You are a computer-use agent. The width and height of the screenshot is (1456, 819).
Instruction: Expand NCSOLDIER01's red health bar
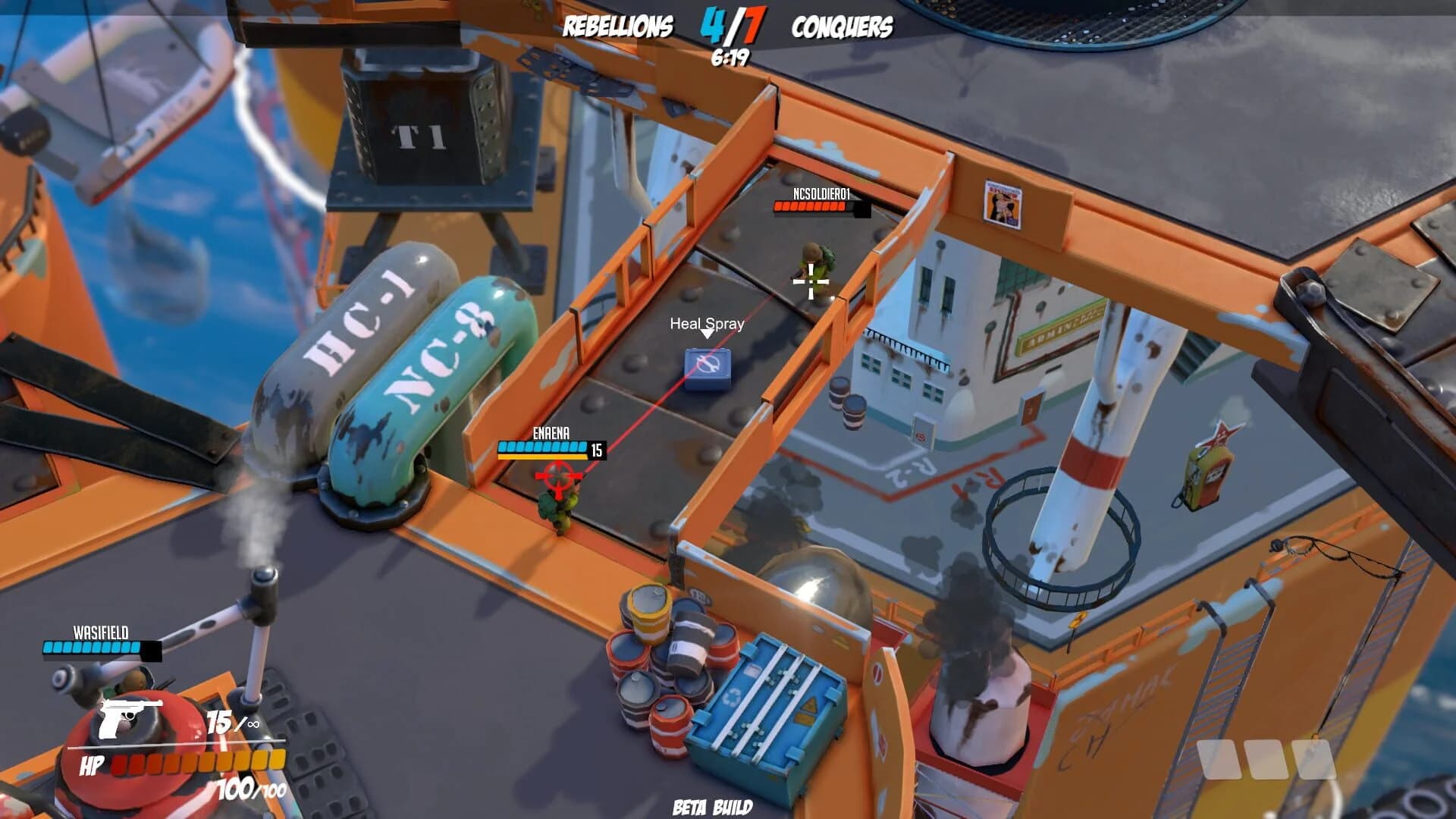[809, 205]
